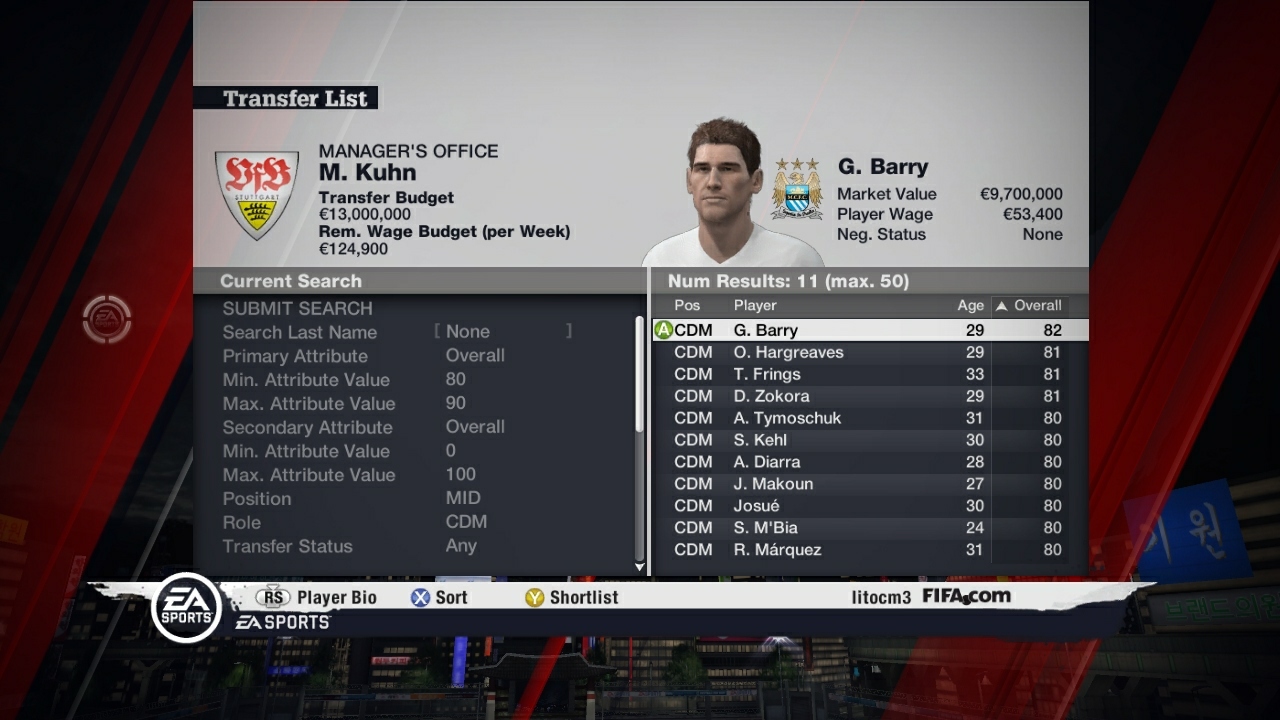Change Secondary Attribute setting
The height and width of the screenshot is (720, 1280).
point(476,427)
